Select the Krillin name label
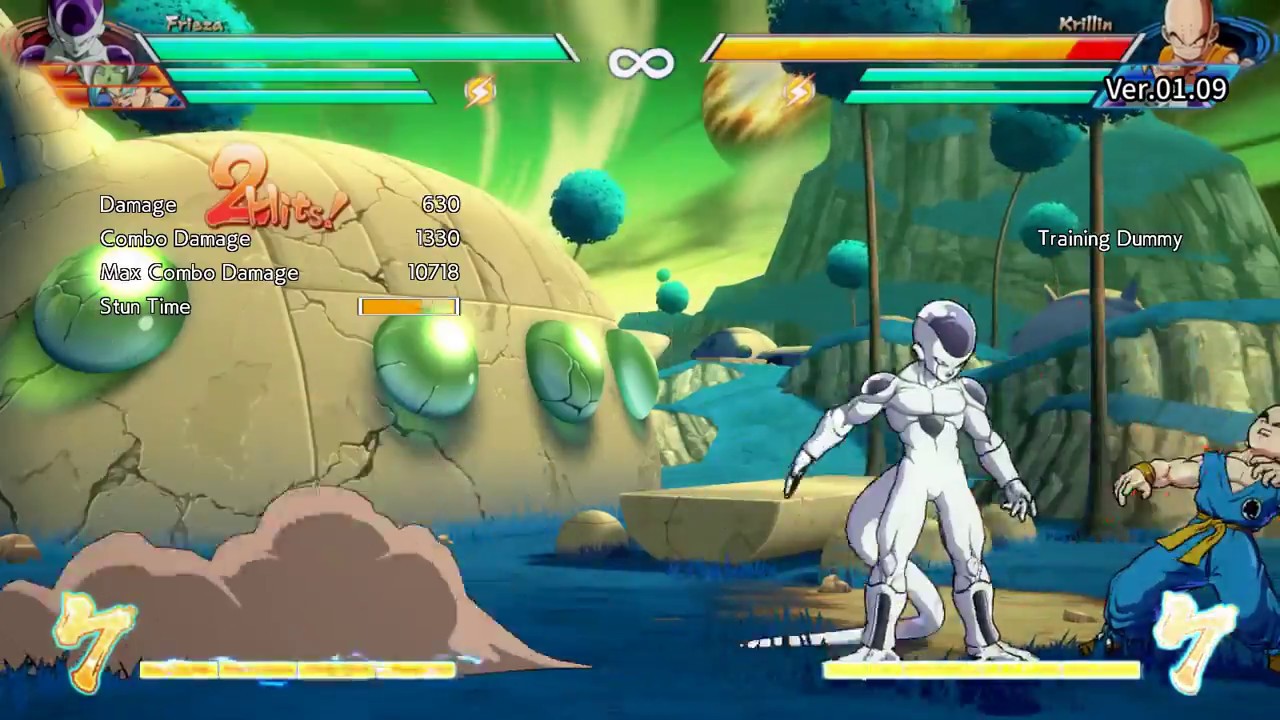Image resolution: width=1280 pixels, height=720 pixels. pos(1085,22)
